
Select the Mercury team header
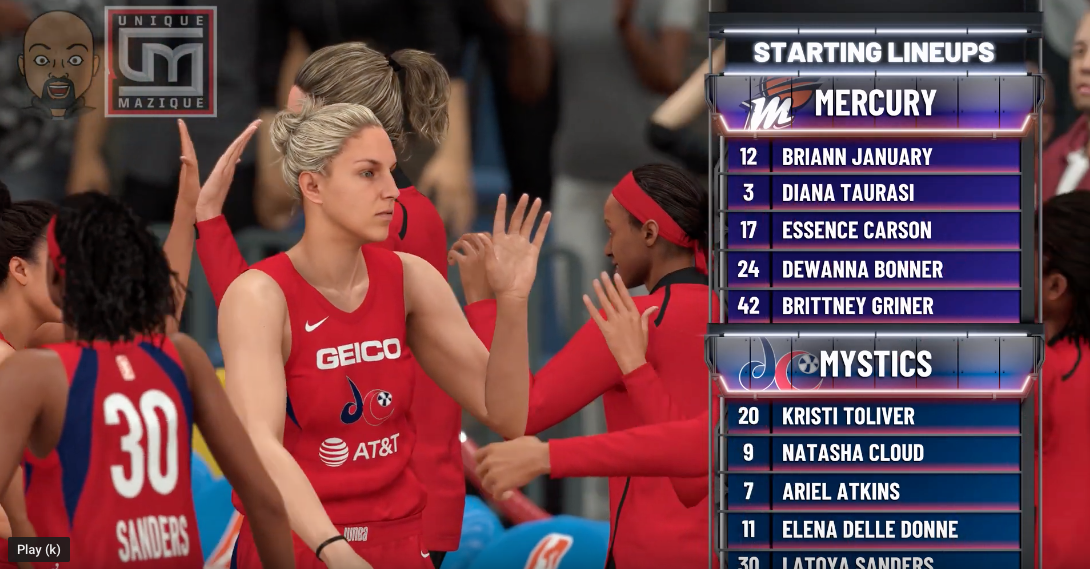click(x=873, y=103)
